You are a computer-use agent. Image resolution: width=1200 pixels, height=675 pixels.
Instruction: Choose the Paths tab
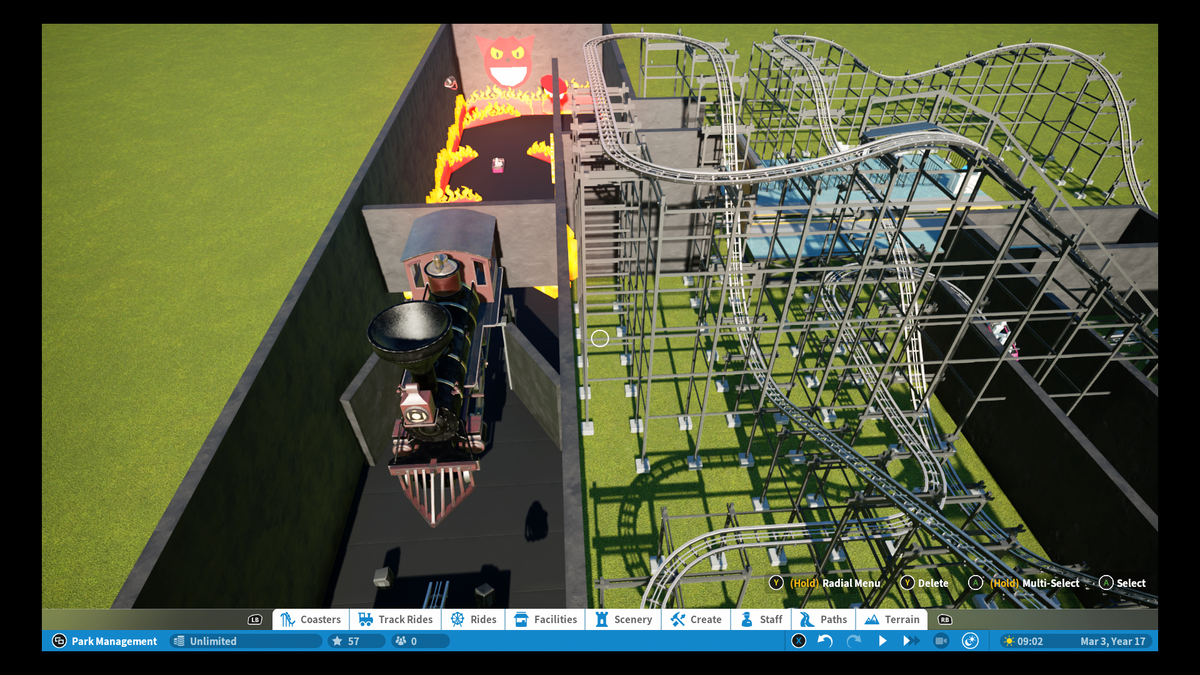click(824, 620)
